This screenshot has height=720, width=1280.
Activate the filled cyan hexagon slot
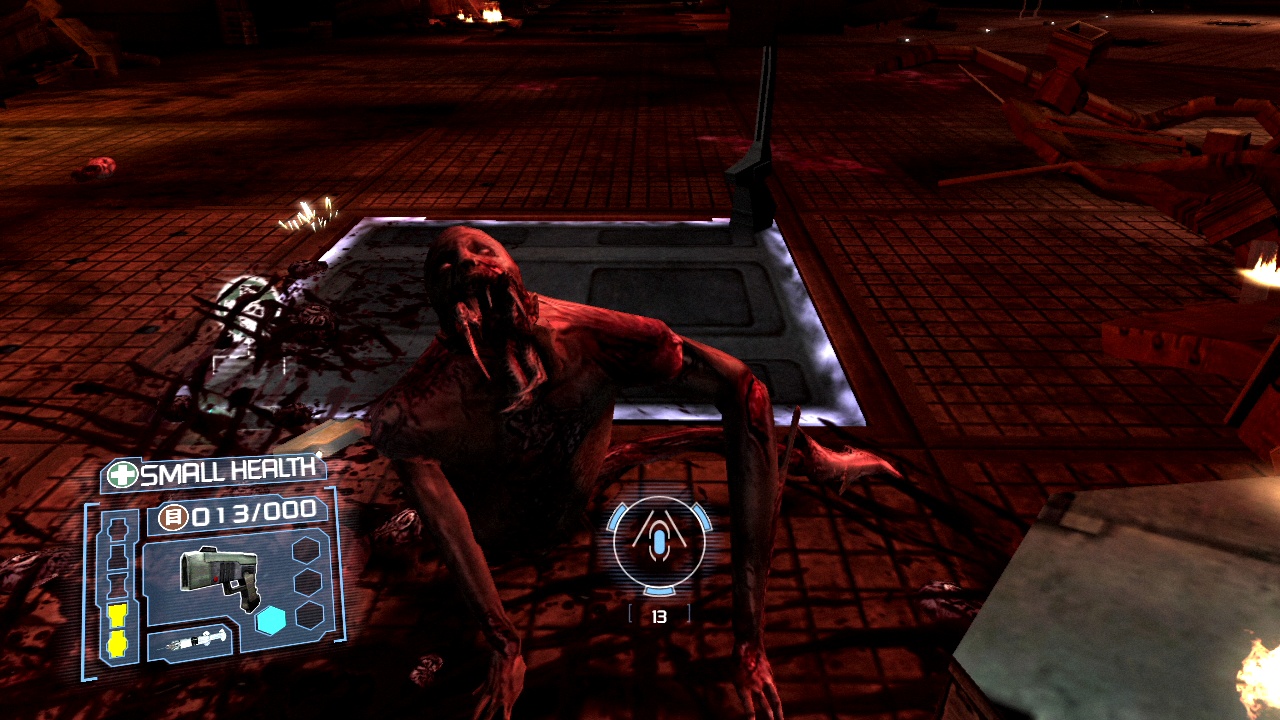(270, 621)
